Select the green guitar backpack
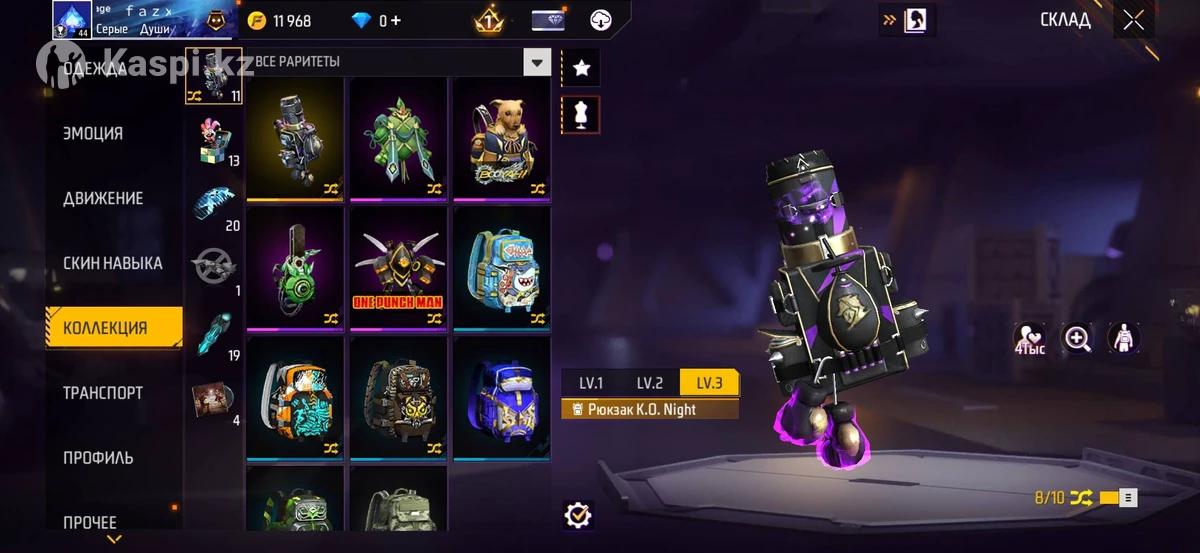 [x=296, y=267]
